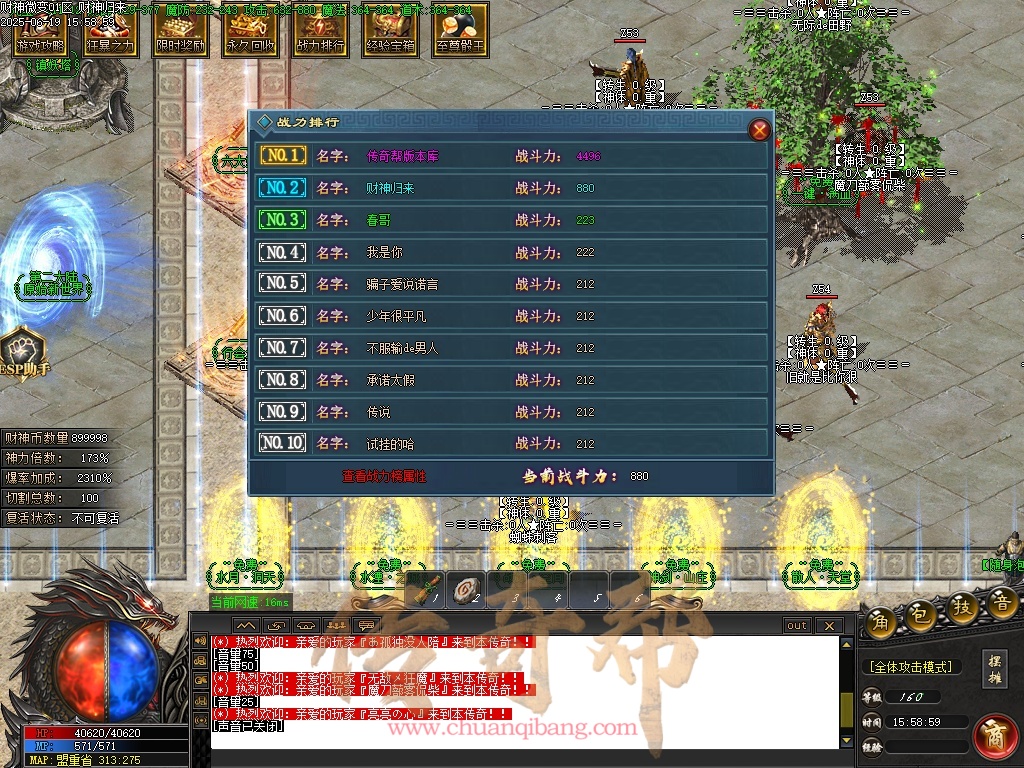The width and height of the screenshot is (1024, 768).
Task: Click the chat panel's out button
Action: coord(797,626)
